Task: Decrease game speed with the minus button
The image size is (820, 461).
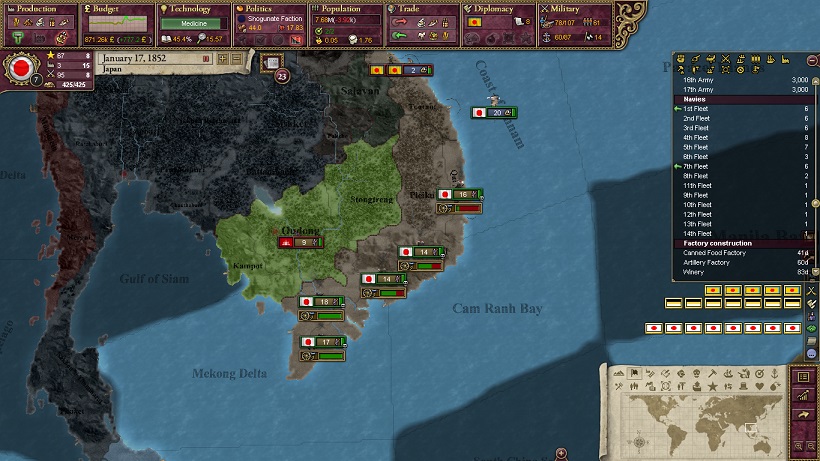Action: click(x=237, y=60)
